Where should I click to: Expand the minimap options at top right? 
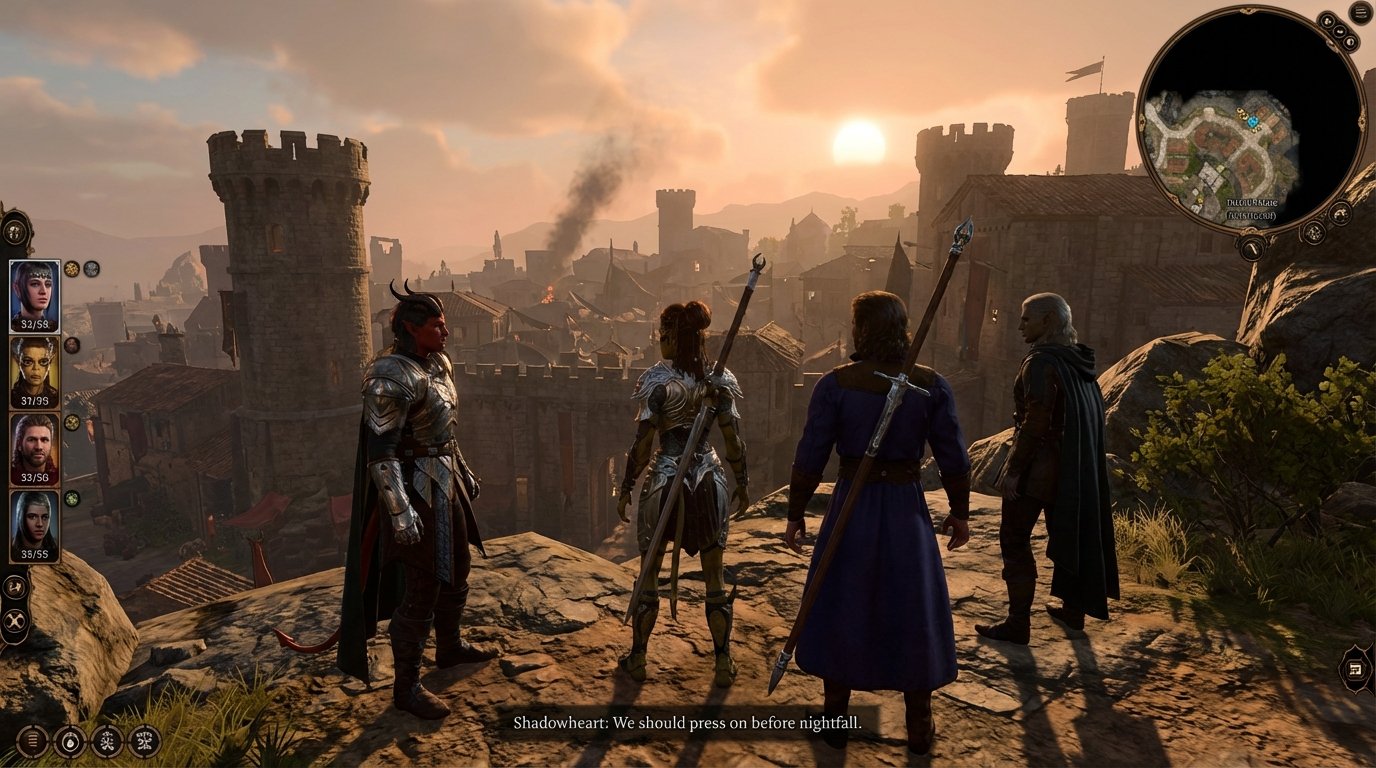(1327, 20)
